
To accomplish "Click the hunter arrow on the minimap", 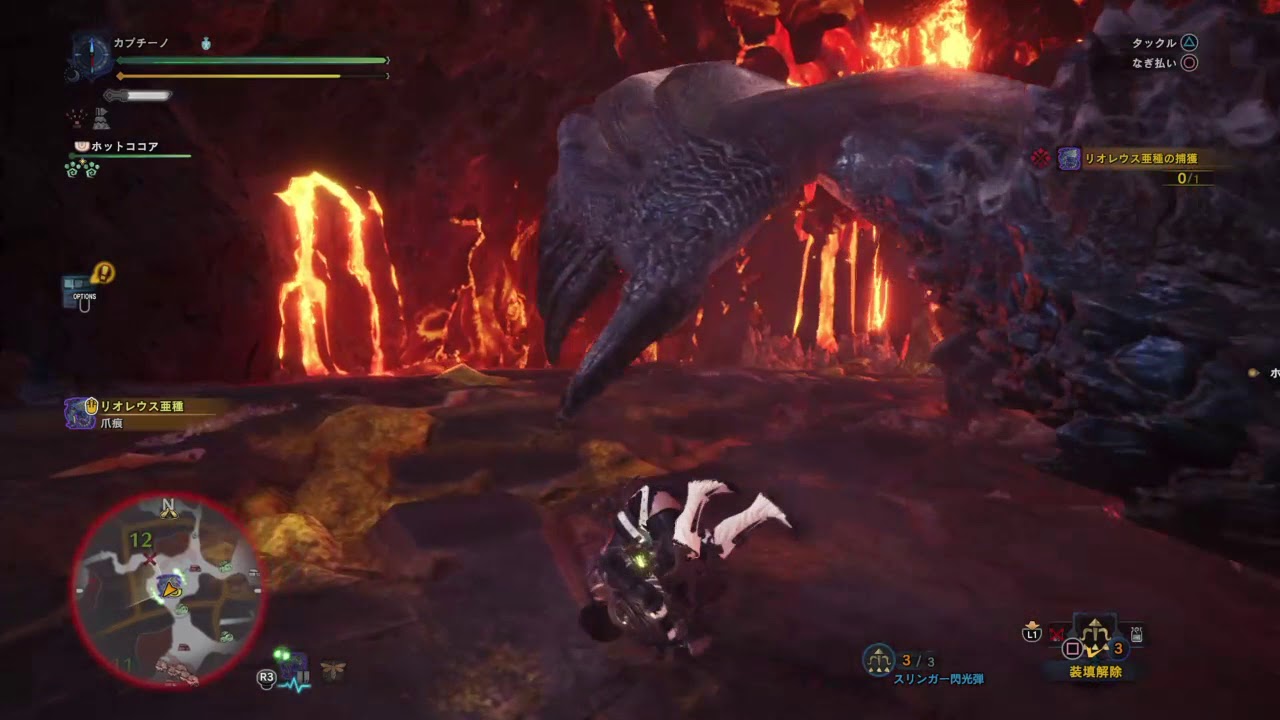I will 170,589.
